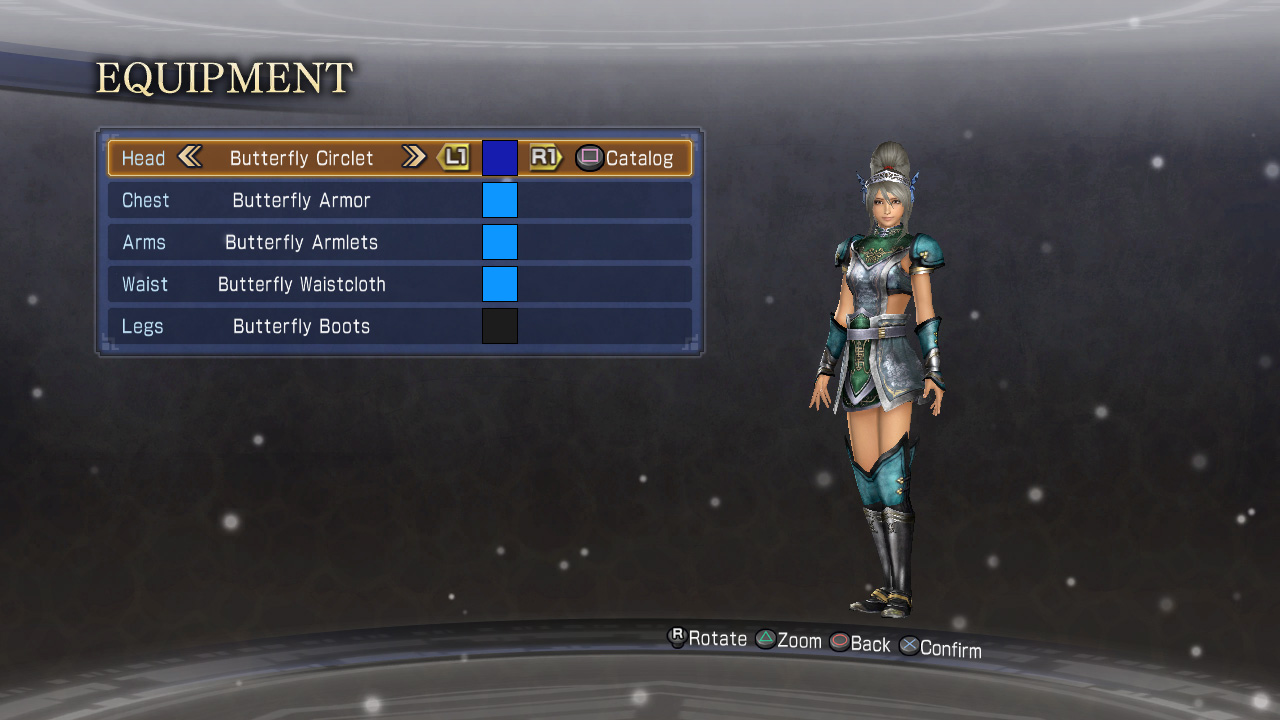
Task: Click the right arrow beside Butterfly Circlet
Action: pos(413,157)
